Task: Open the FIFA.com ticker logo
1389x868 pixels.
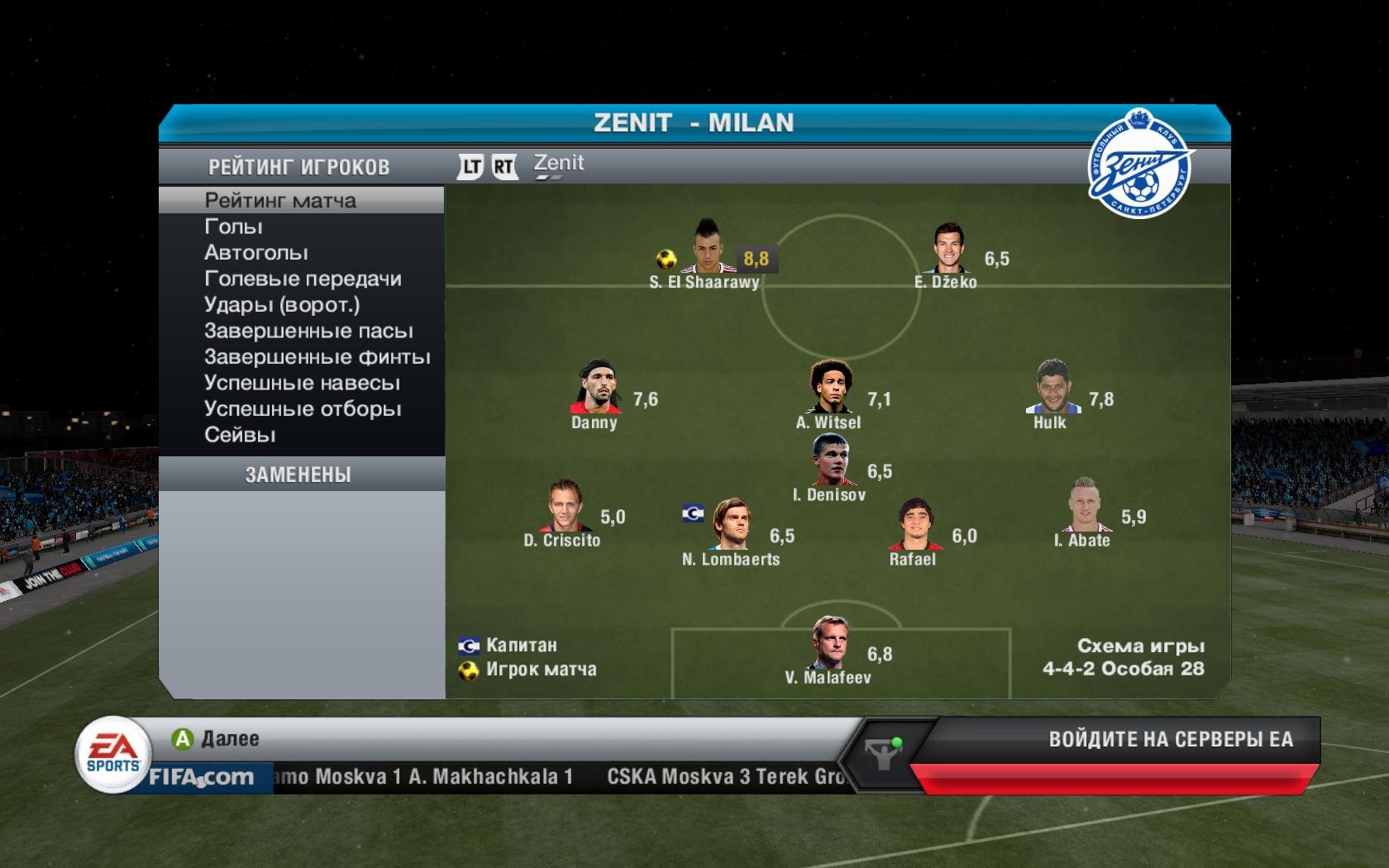Action: pyautogui.click(x=200, y=777)
